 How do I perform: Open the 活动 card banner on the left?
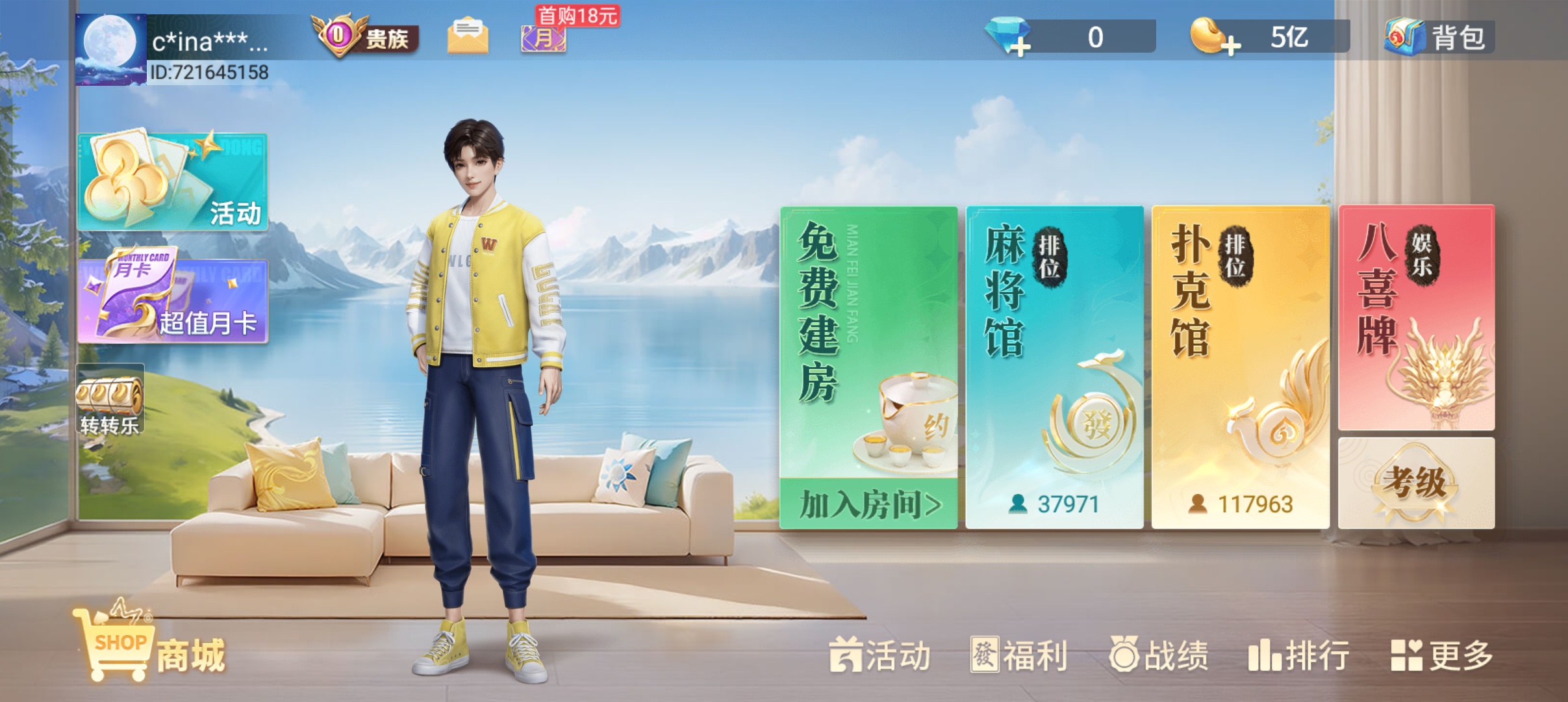(173, 182)
